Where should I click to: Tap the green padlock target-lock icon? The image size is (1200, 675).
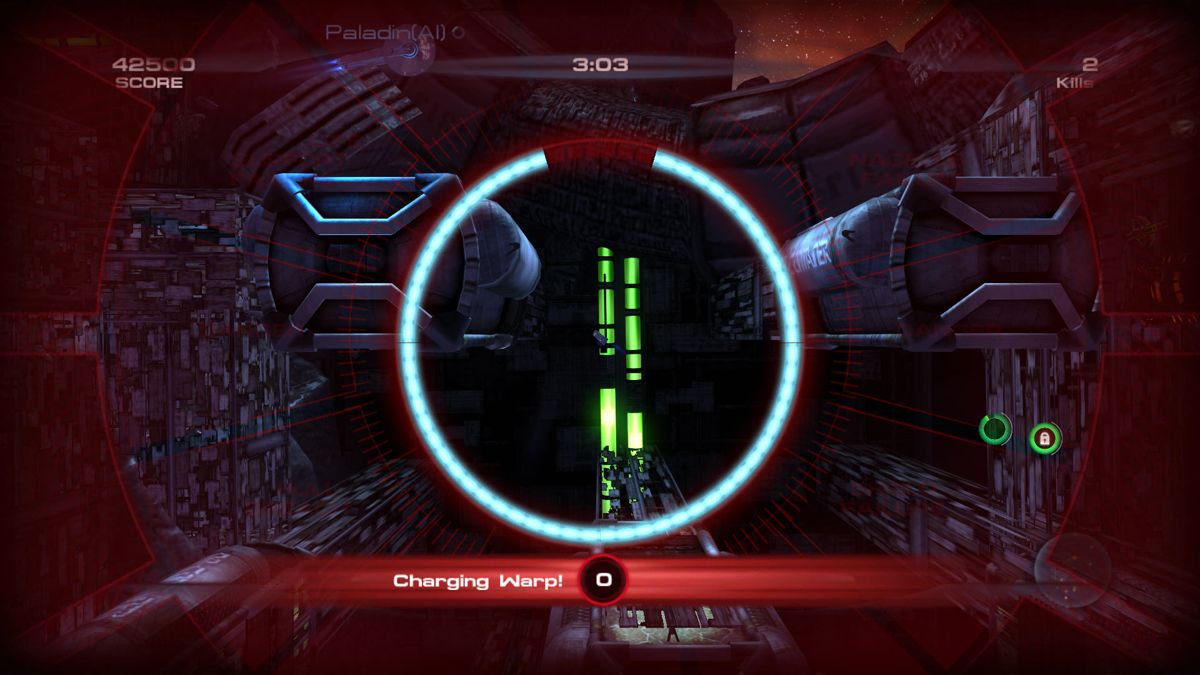(x=1045, y=437)
